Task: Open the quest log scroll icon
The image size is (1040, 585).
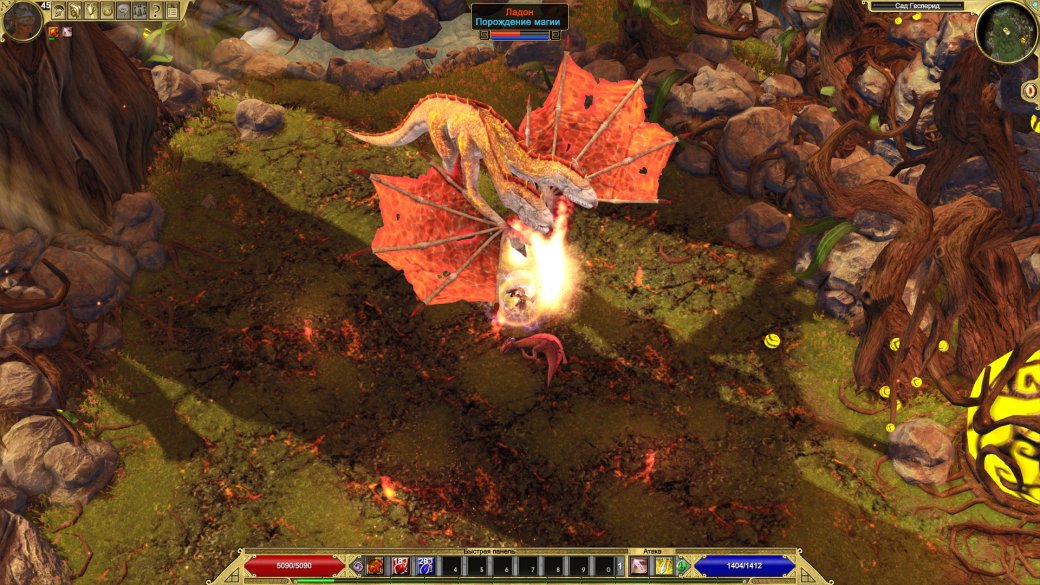Action: (x=74, y=11)
